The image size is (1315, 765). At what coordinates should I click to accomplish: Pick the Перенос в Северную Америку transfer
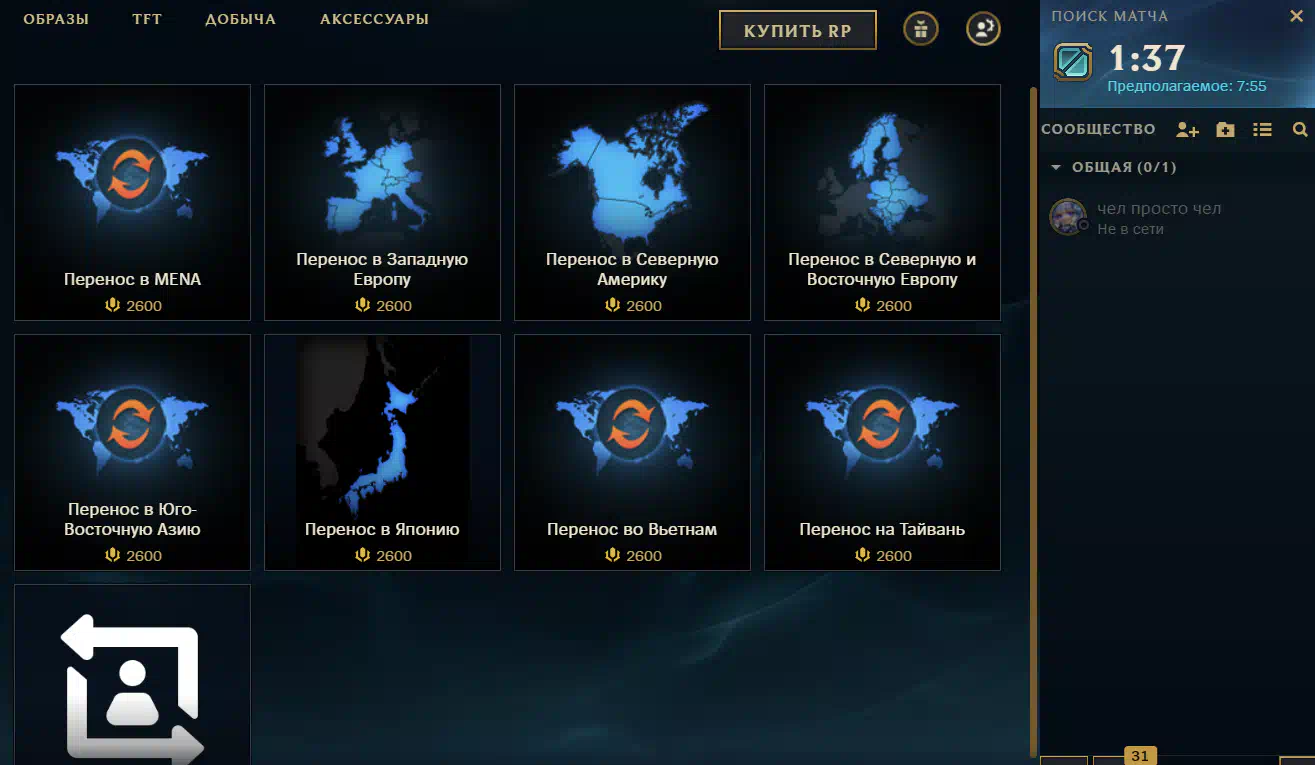632,202
